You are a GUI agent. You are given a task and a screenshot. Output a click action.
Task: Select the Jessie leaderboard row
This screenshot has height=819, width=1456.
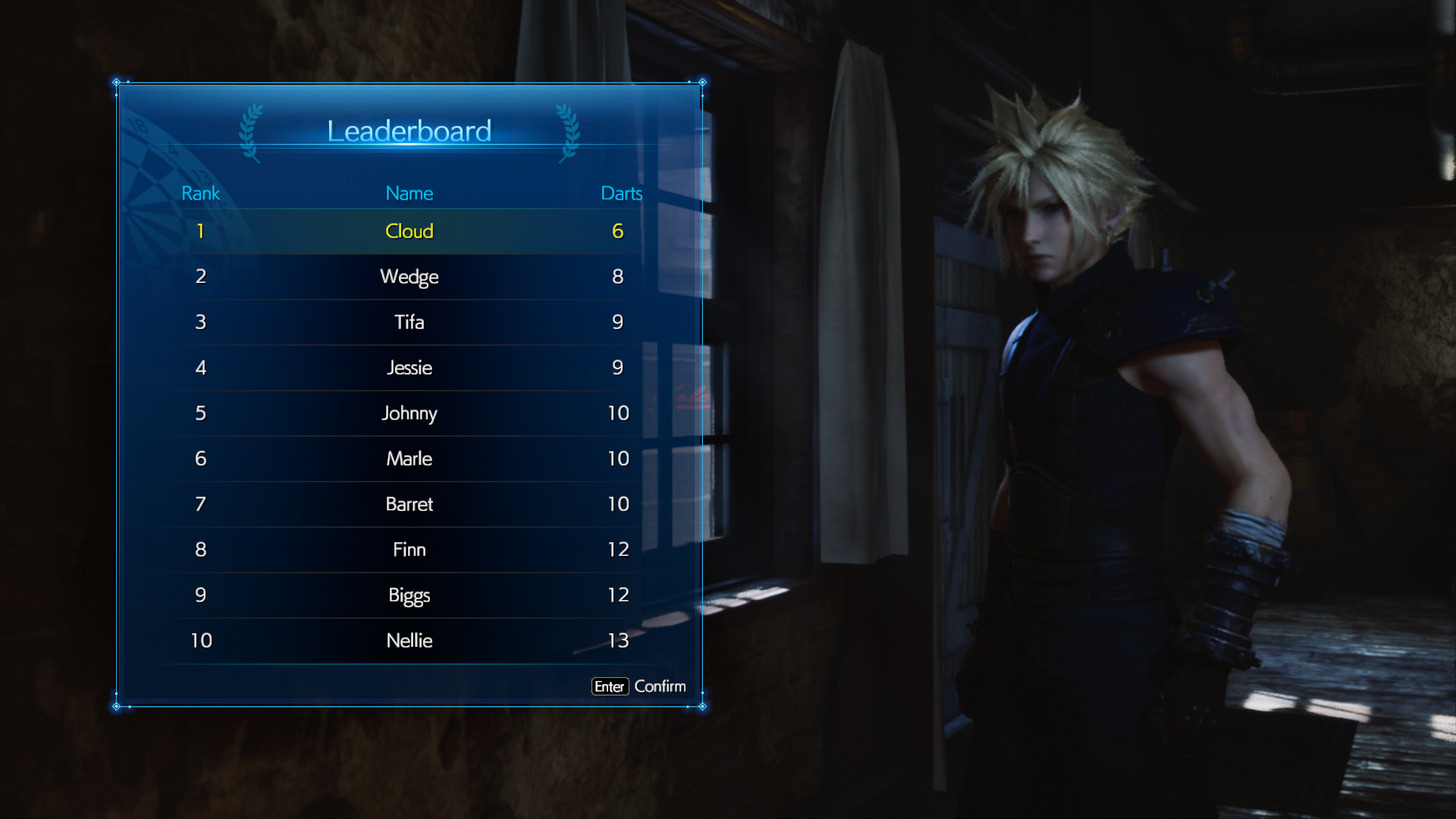click(x=409, y=368)
